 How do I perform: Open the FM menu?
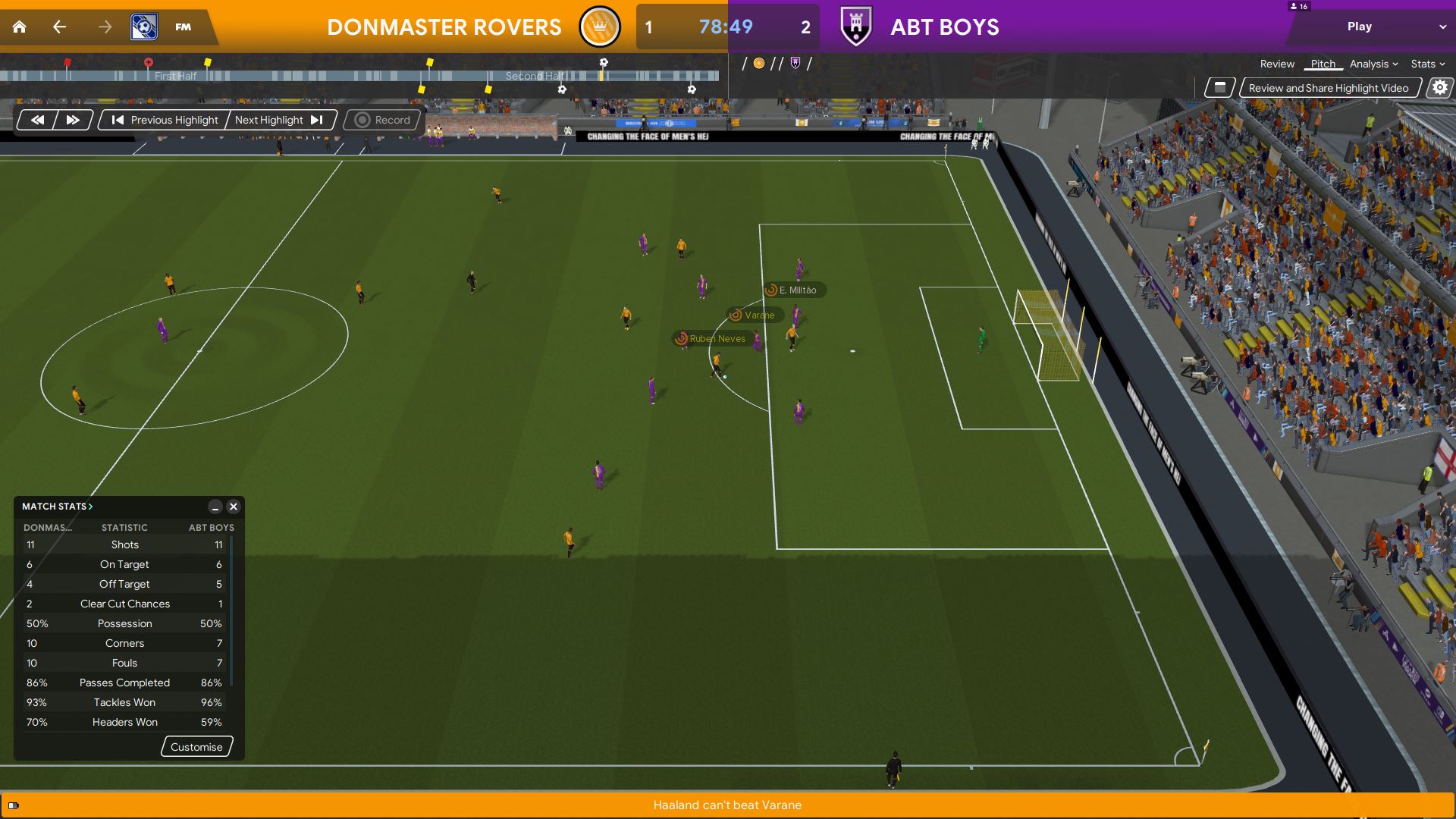183,27
